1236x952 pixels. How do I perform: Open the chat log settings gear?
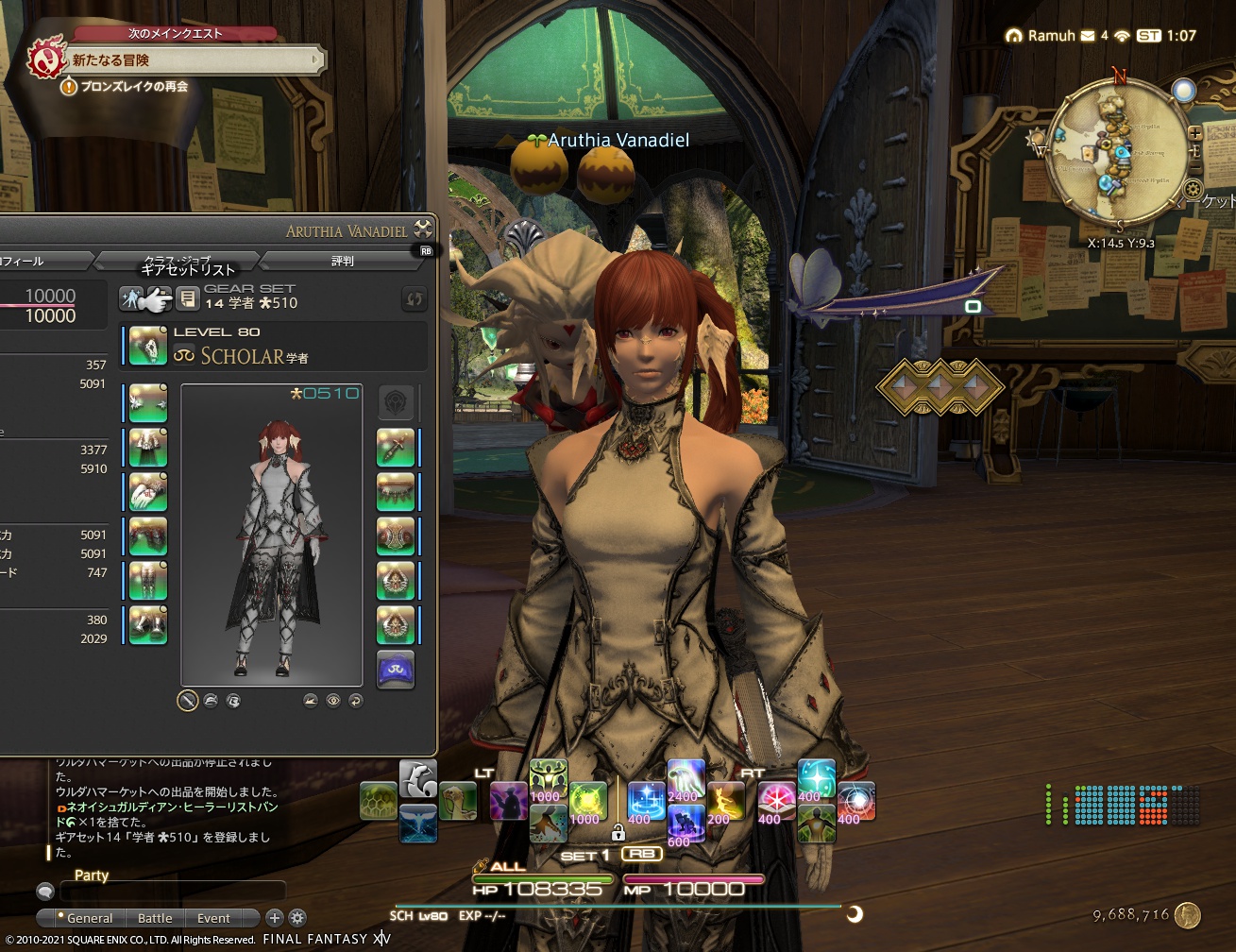[296, 918]
